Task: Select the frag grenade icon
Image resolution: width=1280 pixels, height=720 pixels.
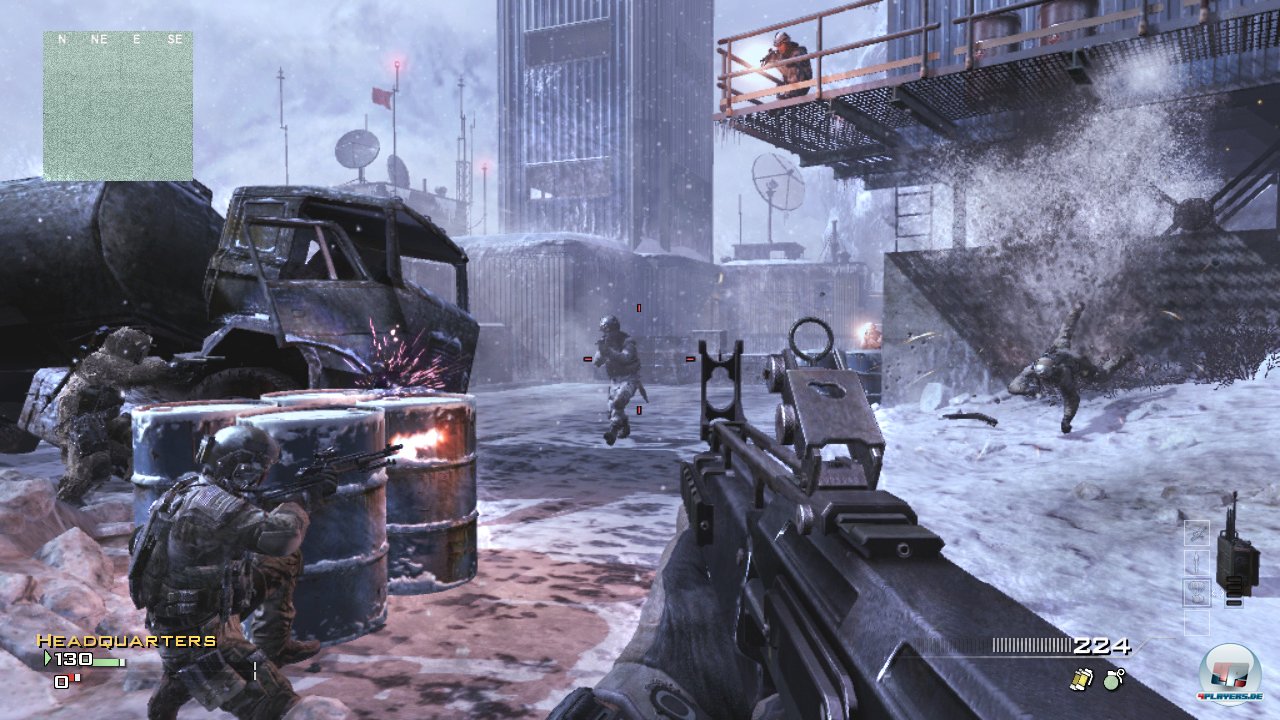Action: tap(1112, 680)
